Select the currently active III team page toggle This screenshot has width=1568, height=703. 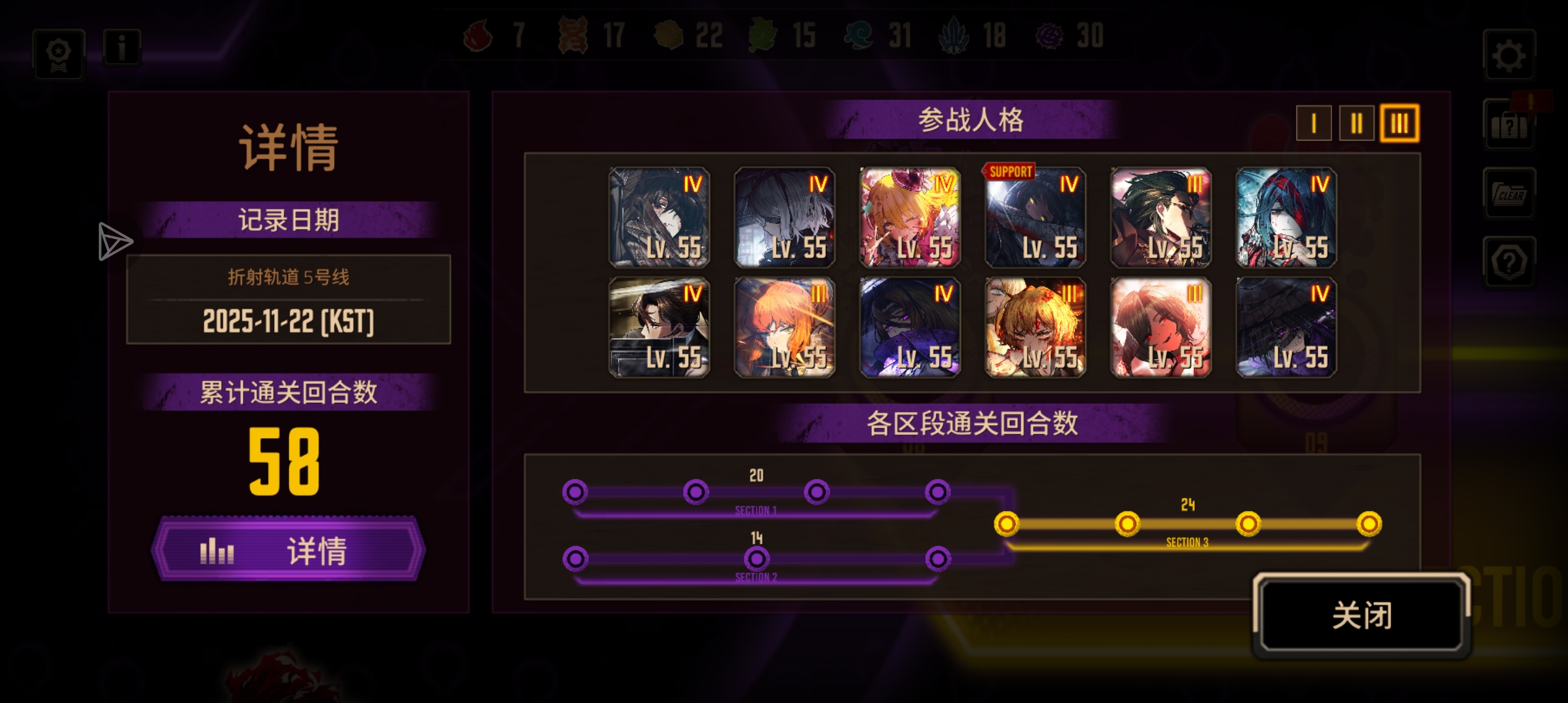[x=1400, y=124]
